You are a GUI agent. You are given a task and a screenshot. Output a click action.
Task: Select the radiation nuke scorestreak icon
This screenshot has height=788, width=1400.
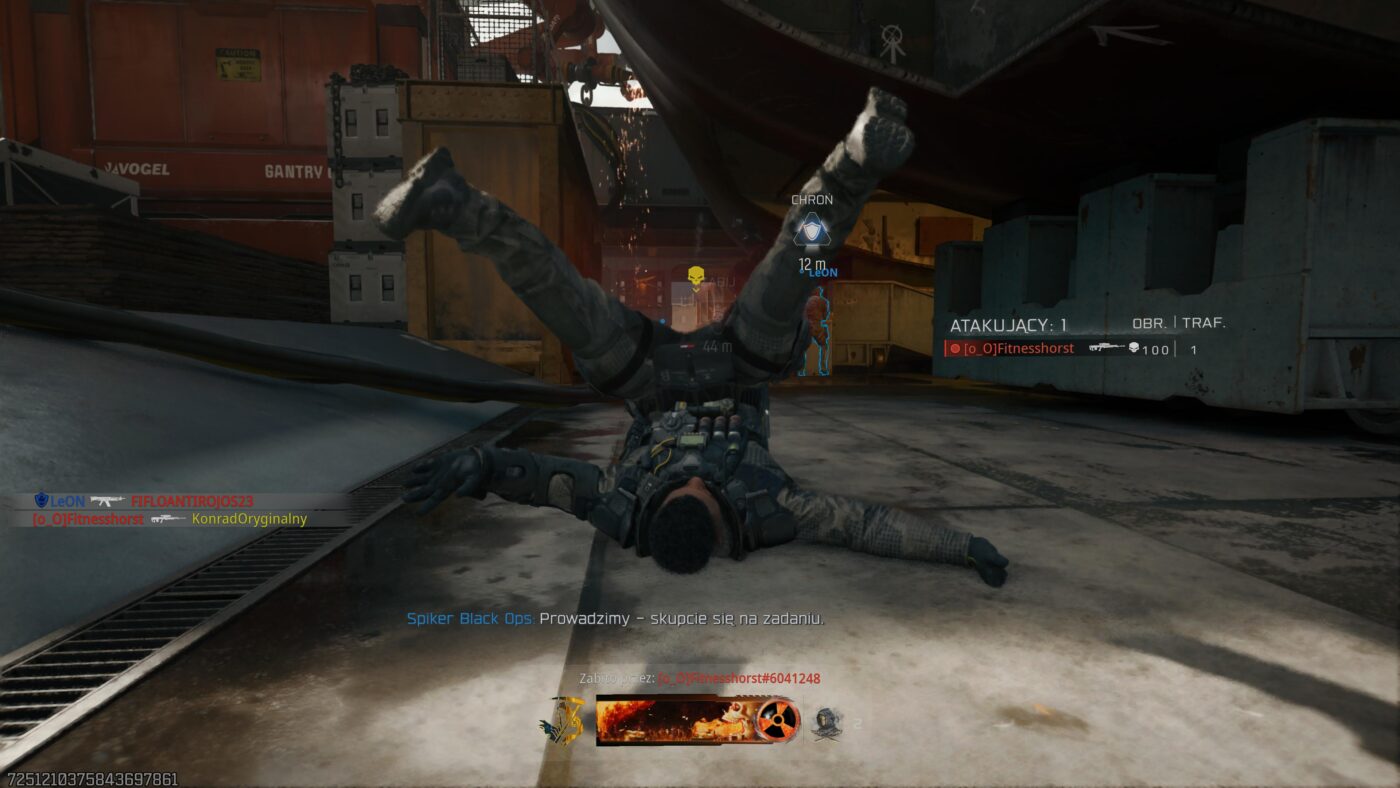click(778, 719)
